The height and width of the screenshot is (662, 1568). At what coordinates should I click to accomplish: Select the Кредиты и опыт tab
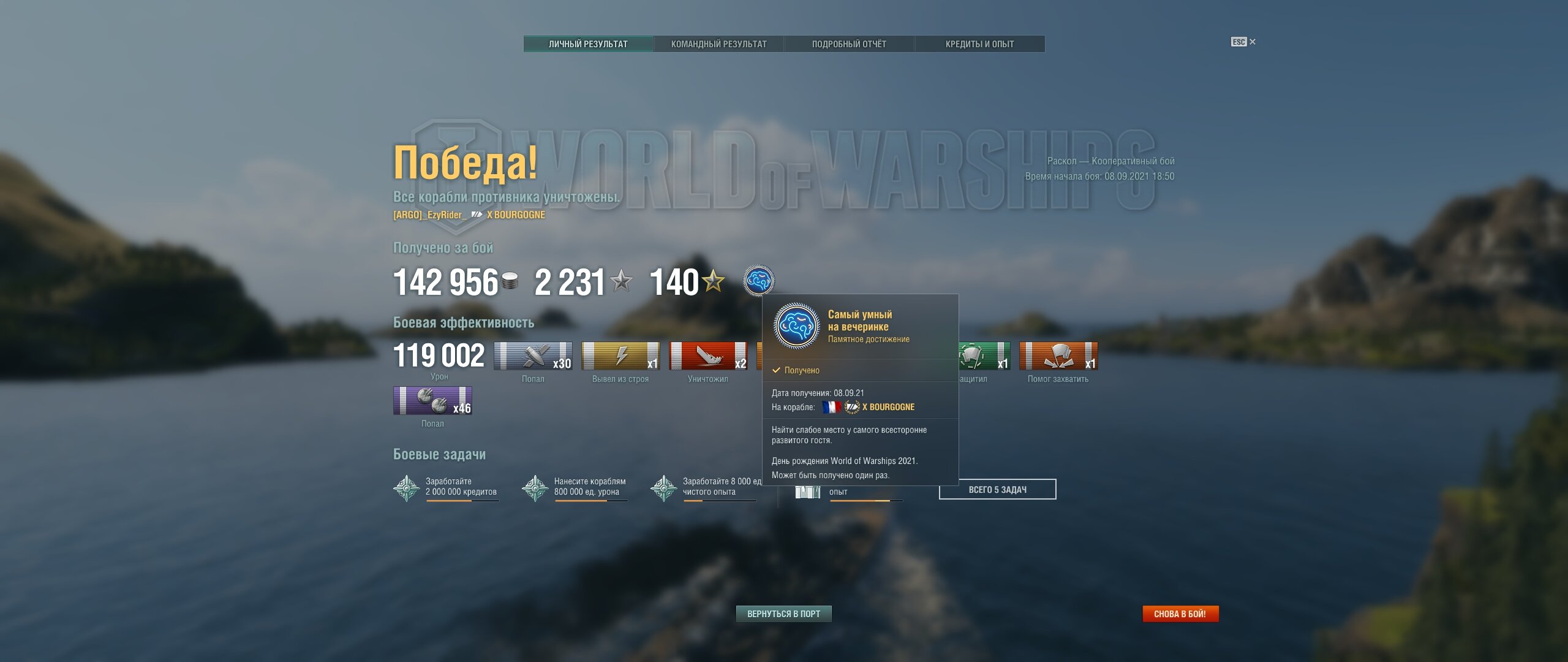click(979, 44)
